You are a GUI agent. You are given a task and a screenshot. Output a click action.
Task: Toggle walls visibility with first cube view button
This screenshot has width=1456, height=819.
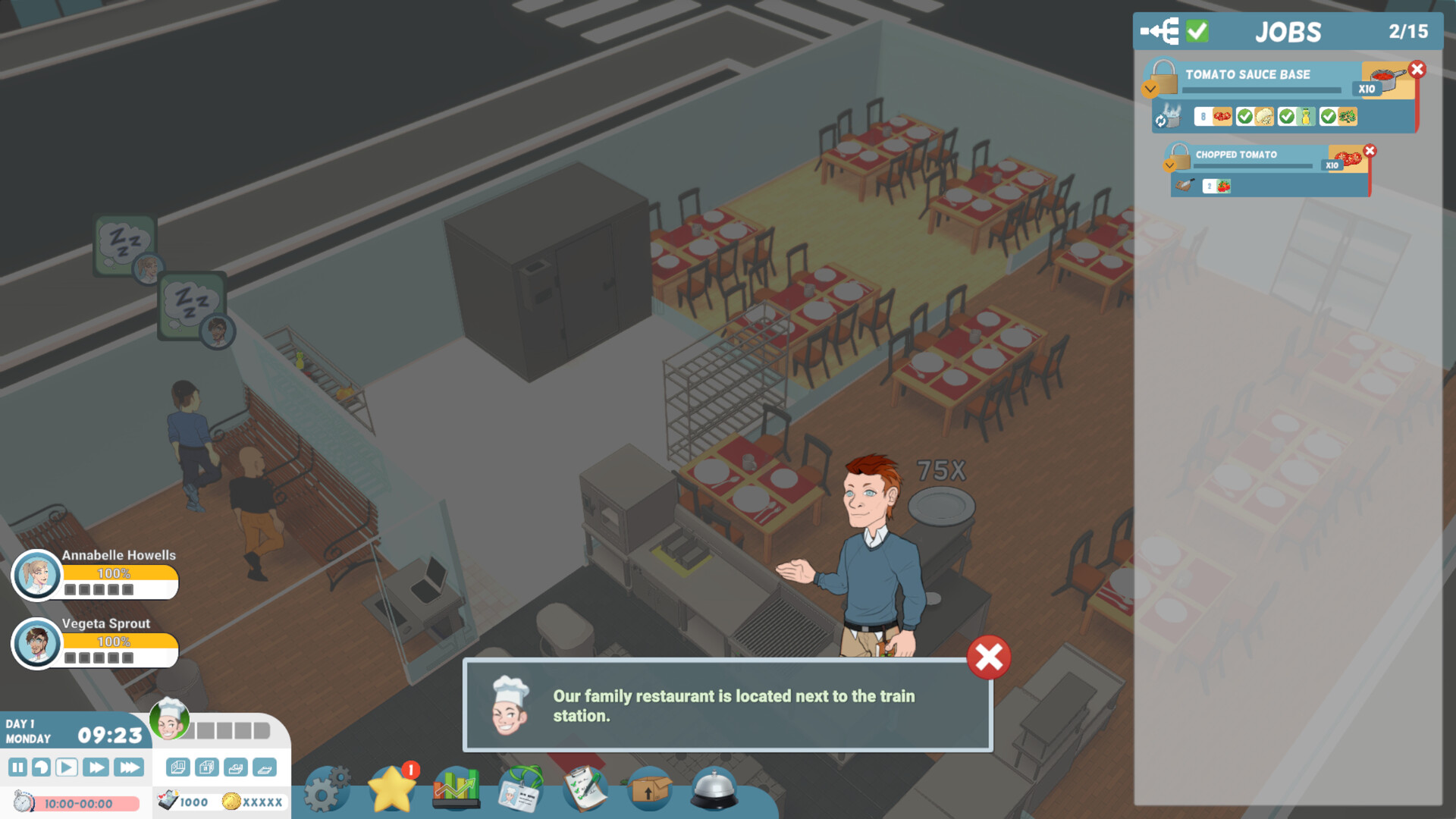pos(178,767)
